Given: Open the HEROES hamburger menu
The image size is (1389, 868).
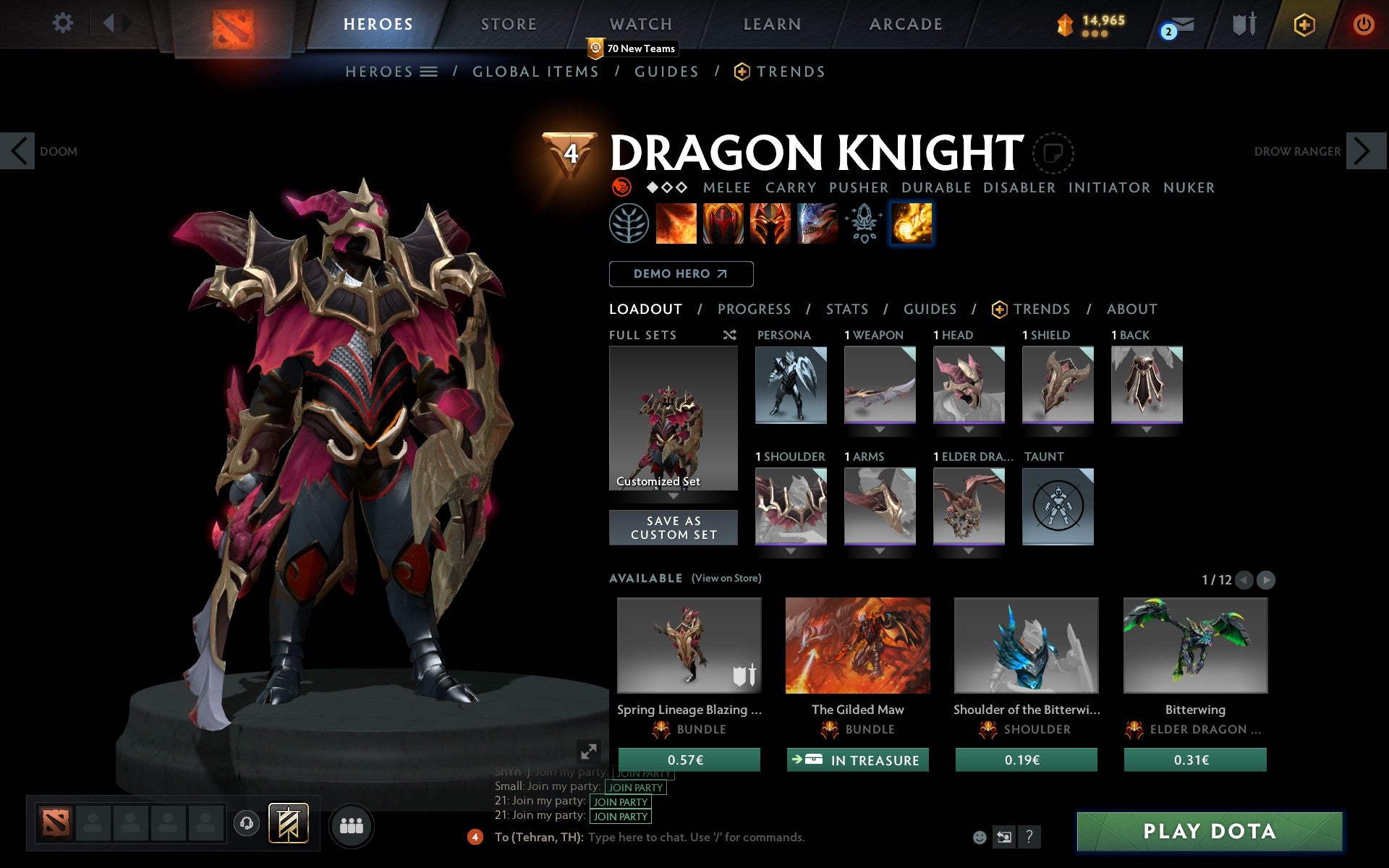Looking at the screenshot, I should (429, 71).
